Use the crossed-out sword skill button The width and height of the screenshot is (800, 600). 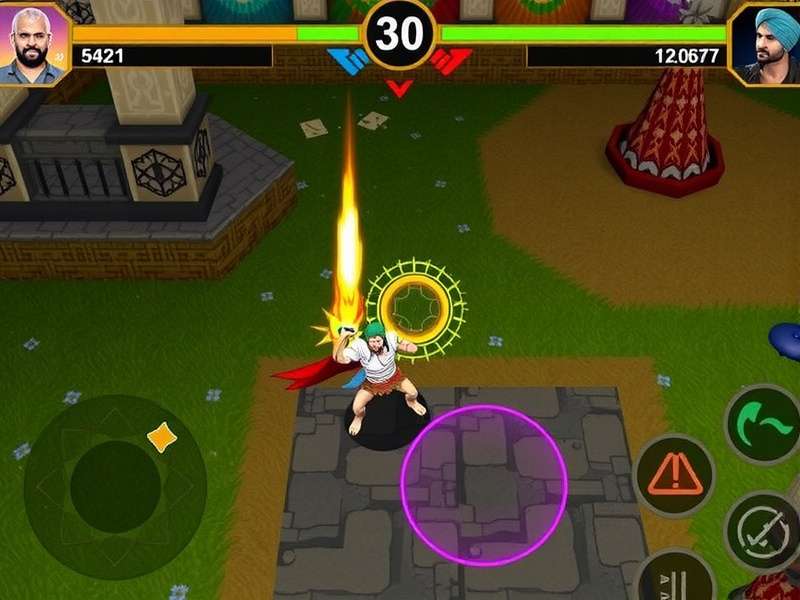coord(762,531)
